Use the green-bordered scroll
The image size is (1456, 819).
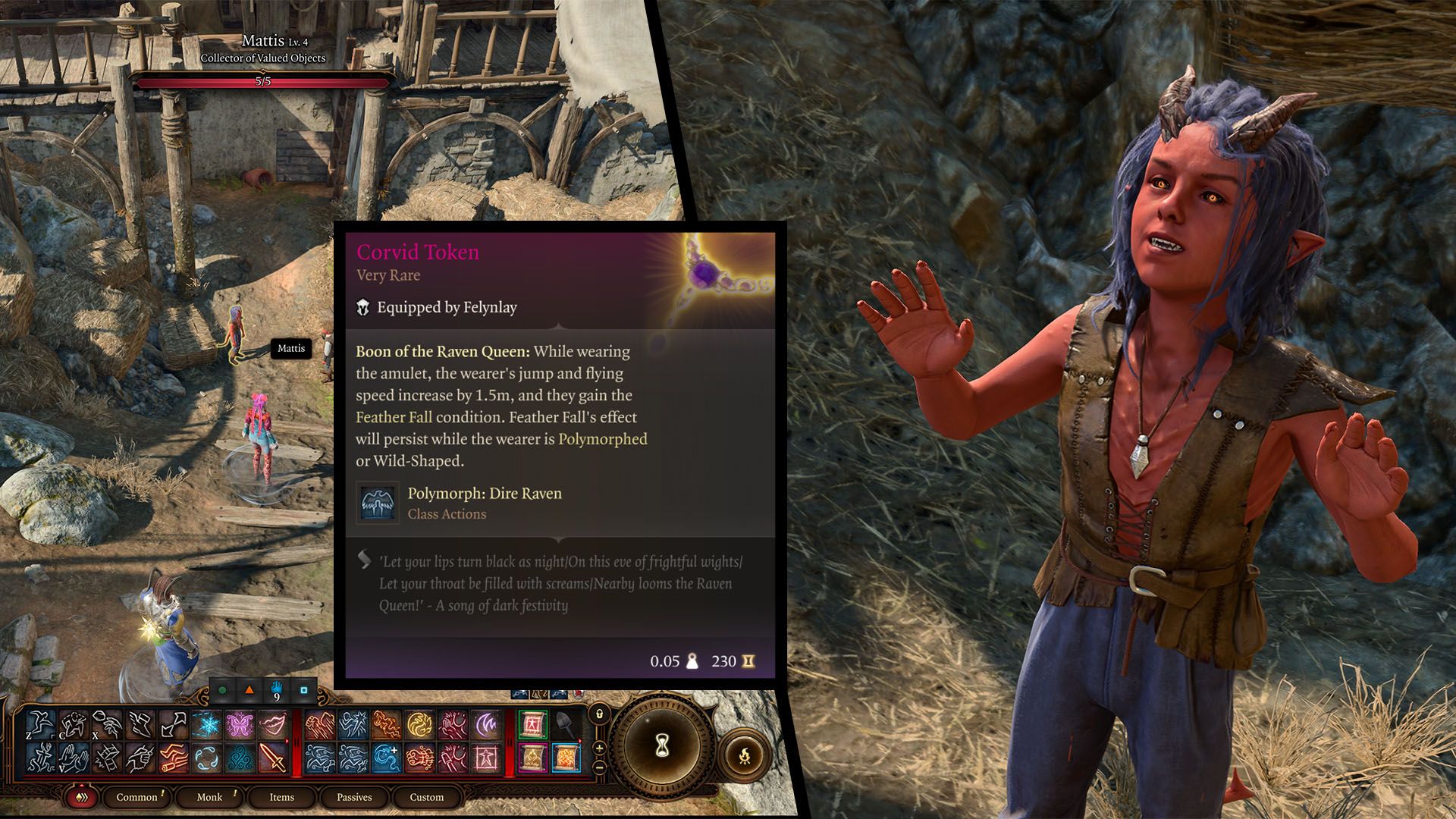532,725
